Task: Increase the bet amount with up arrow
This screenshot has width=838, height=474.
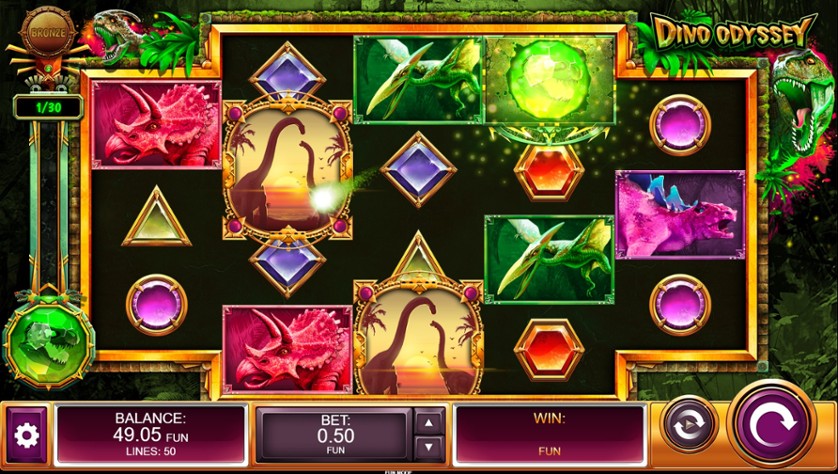Action: (428, 423)
